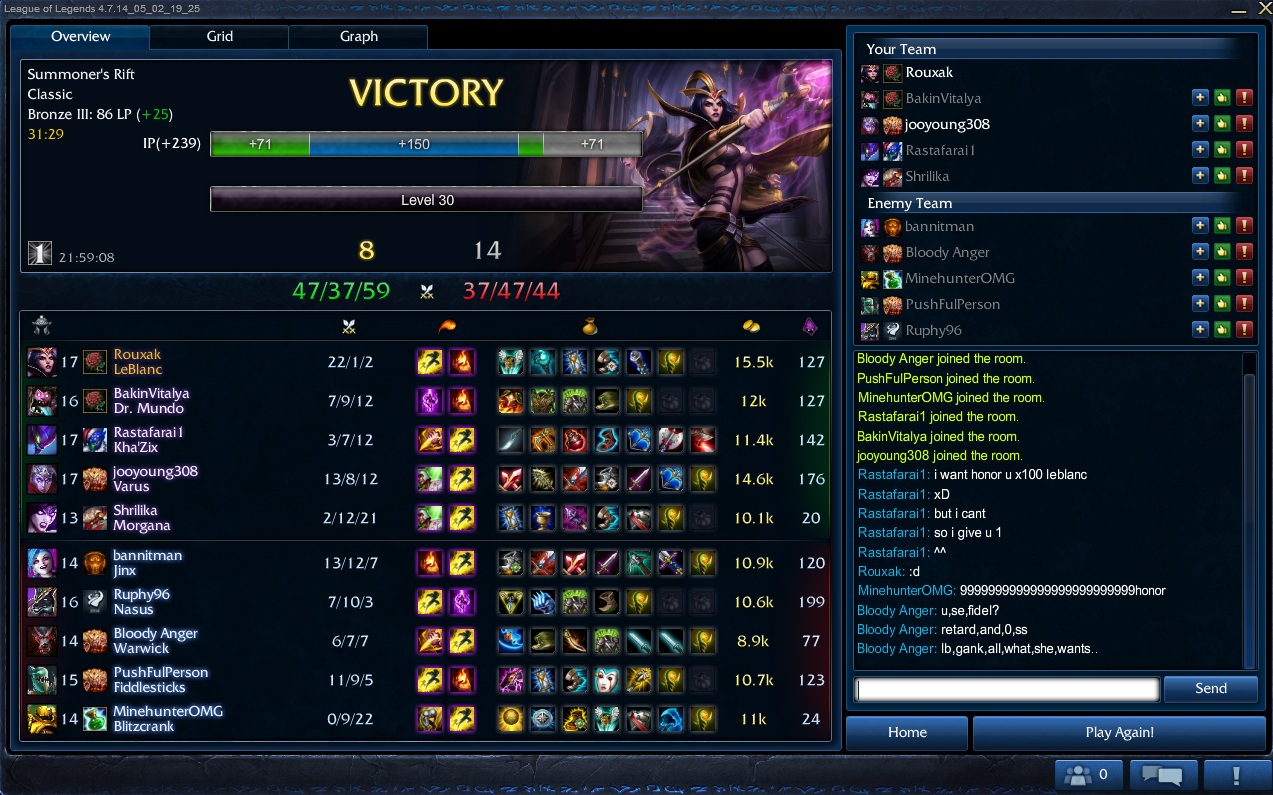Honor jooyoung308 with thumbs up

(1222, 124)
